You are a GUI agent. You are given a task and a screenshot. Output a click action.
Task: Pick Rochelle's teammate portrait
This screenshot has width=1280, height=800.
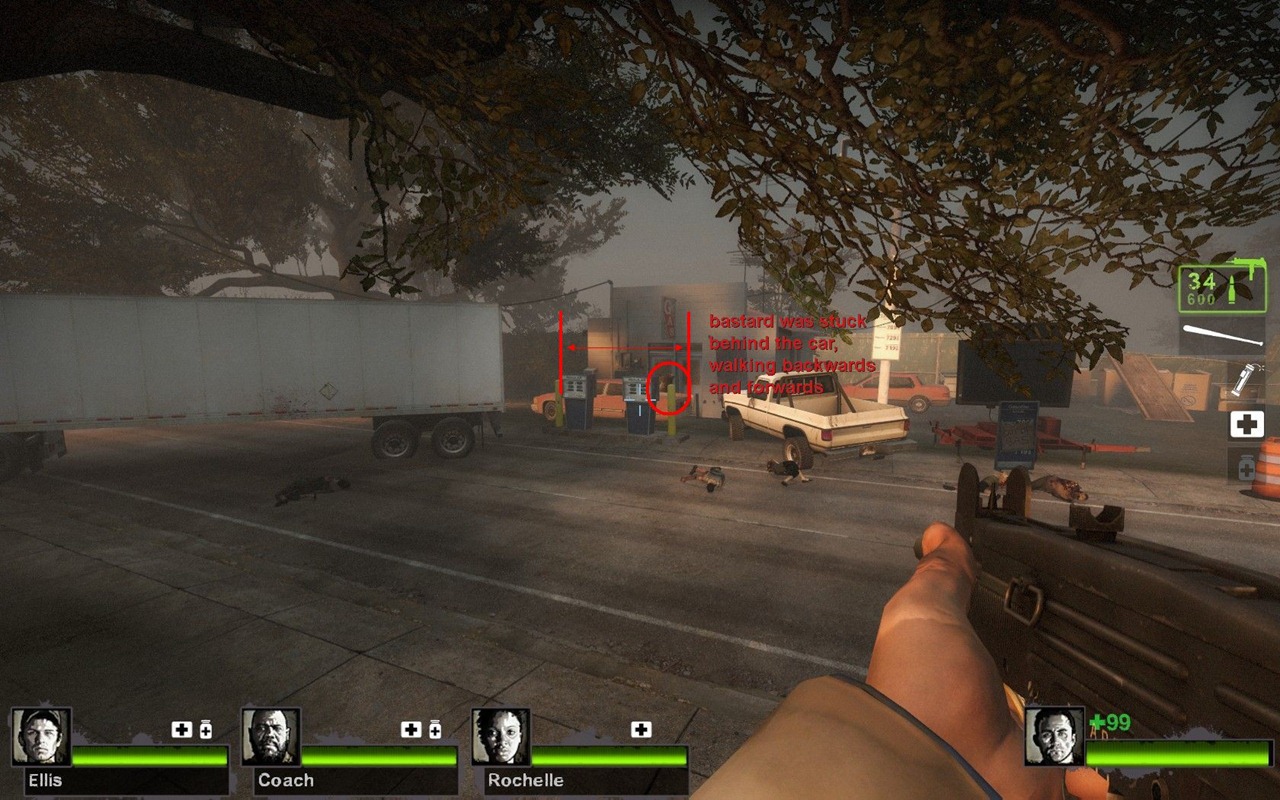[501, 737]
